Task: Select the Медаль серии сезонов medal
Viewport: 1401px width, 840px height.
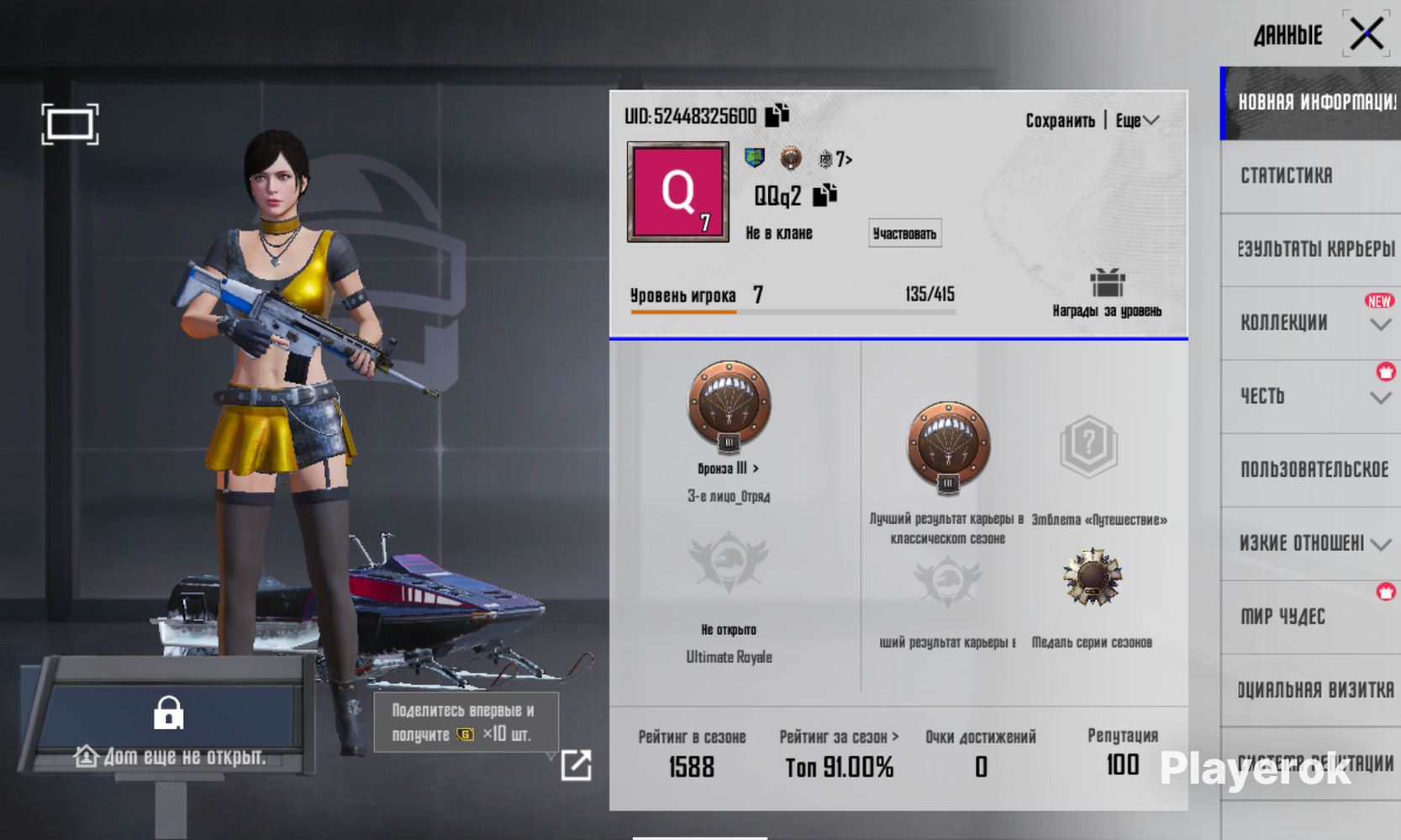Action: pos(1091,580)
